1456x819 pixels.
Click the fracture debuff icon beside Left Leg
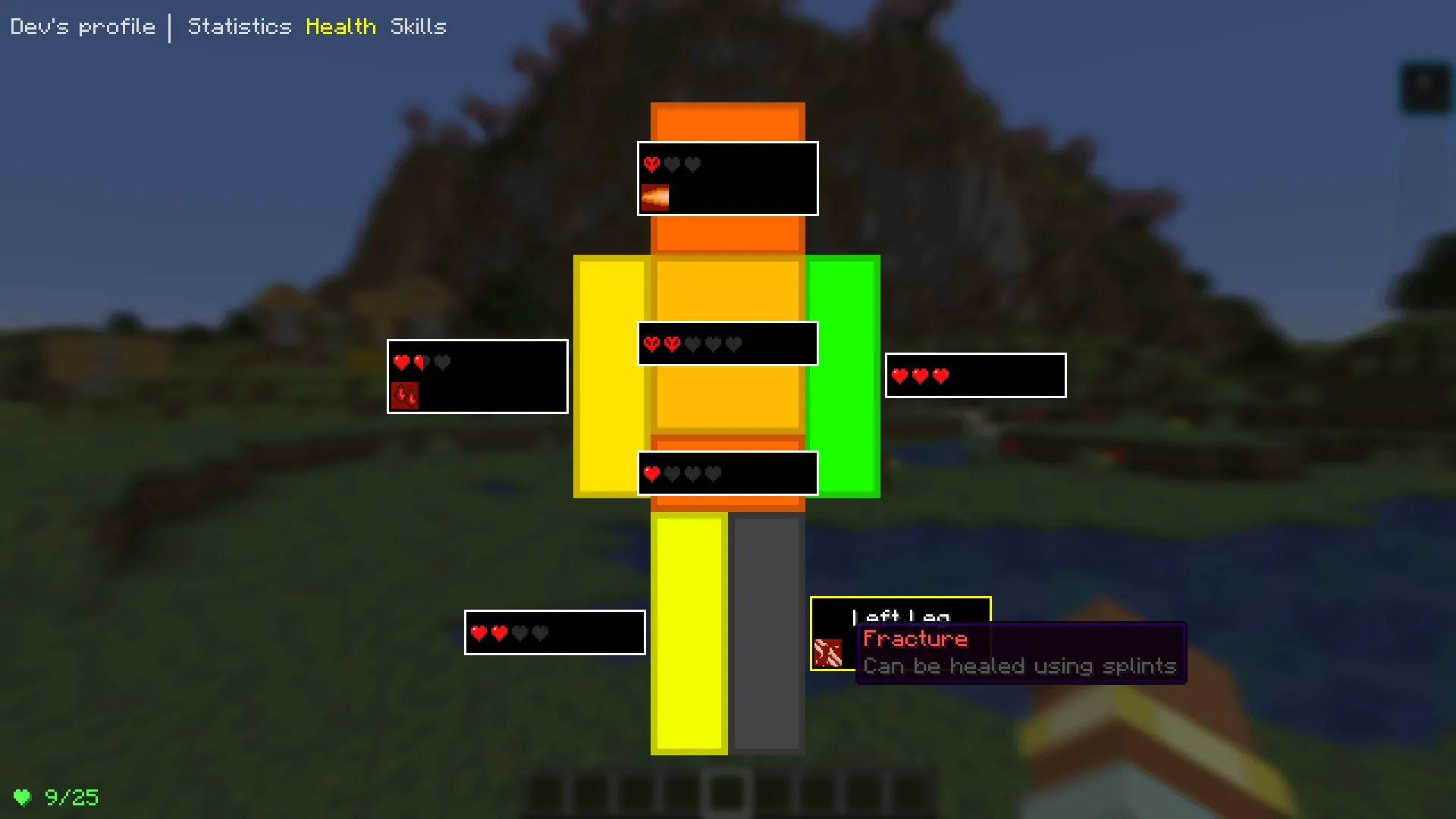point(828,654)
